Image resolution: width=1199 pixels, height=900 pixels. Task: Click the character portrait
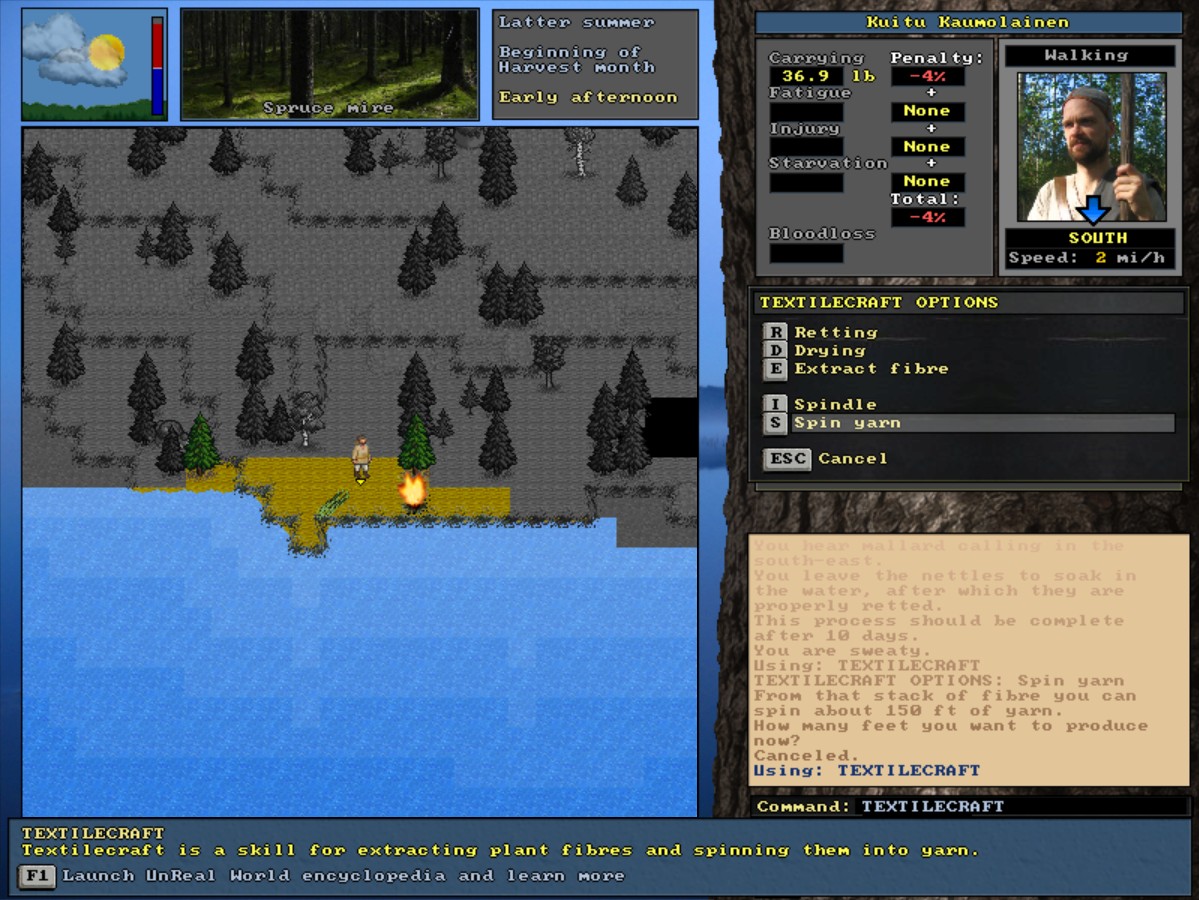[1091, 146]
